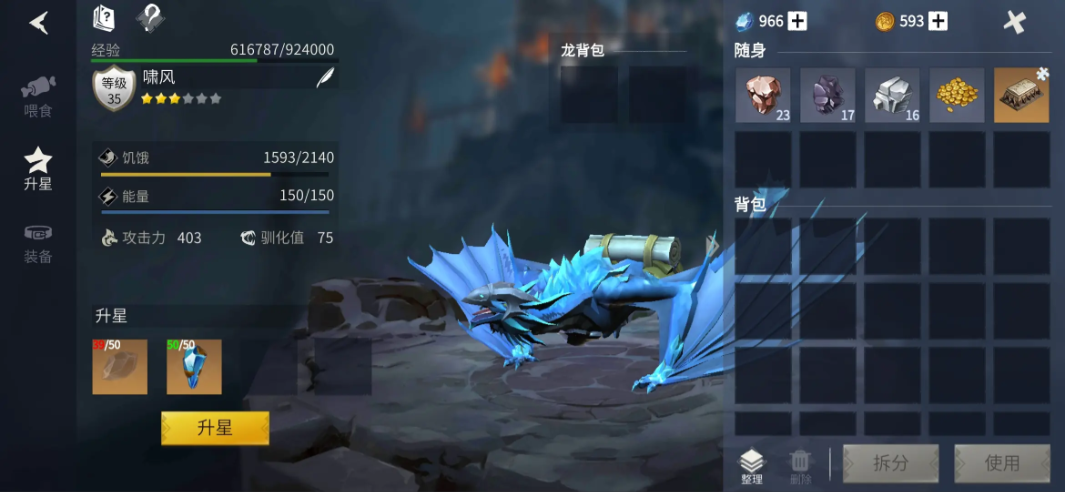Select the brown hide upgrade material

point(120,366)
